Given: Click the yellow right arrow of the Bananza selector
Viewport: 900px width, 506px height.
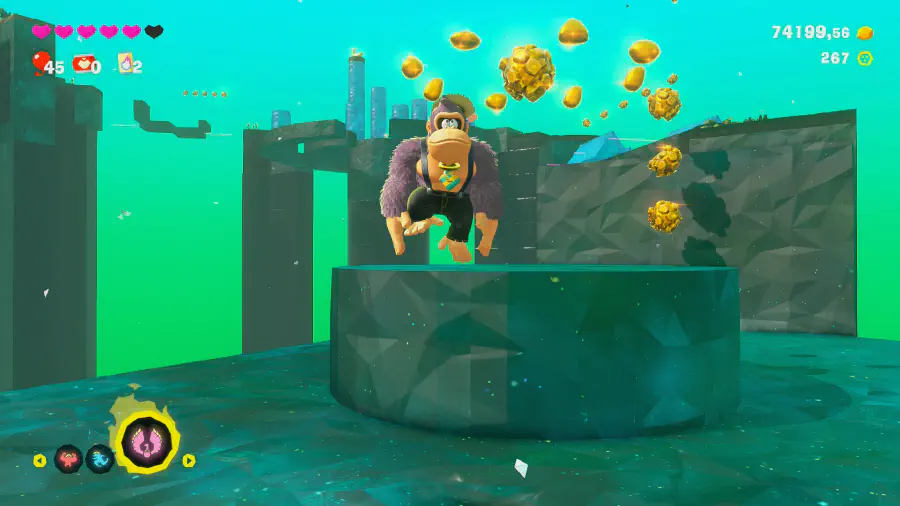Looking at the screenshot, I should click(189, 461).
